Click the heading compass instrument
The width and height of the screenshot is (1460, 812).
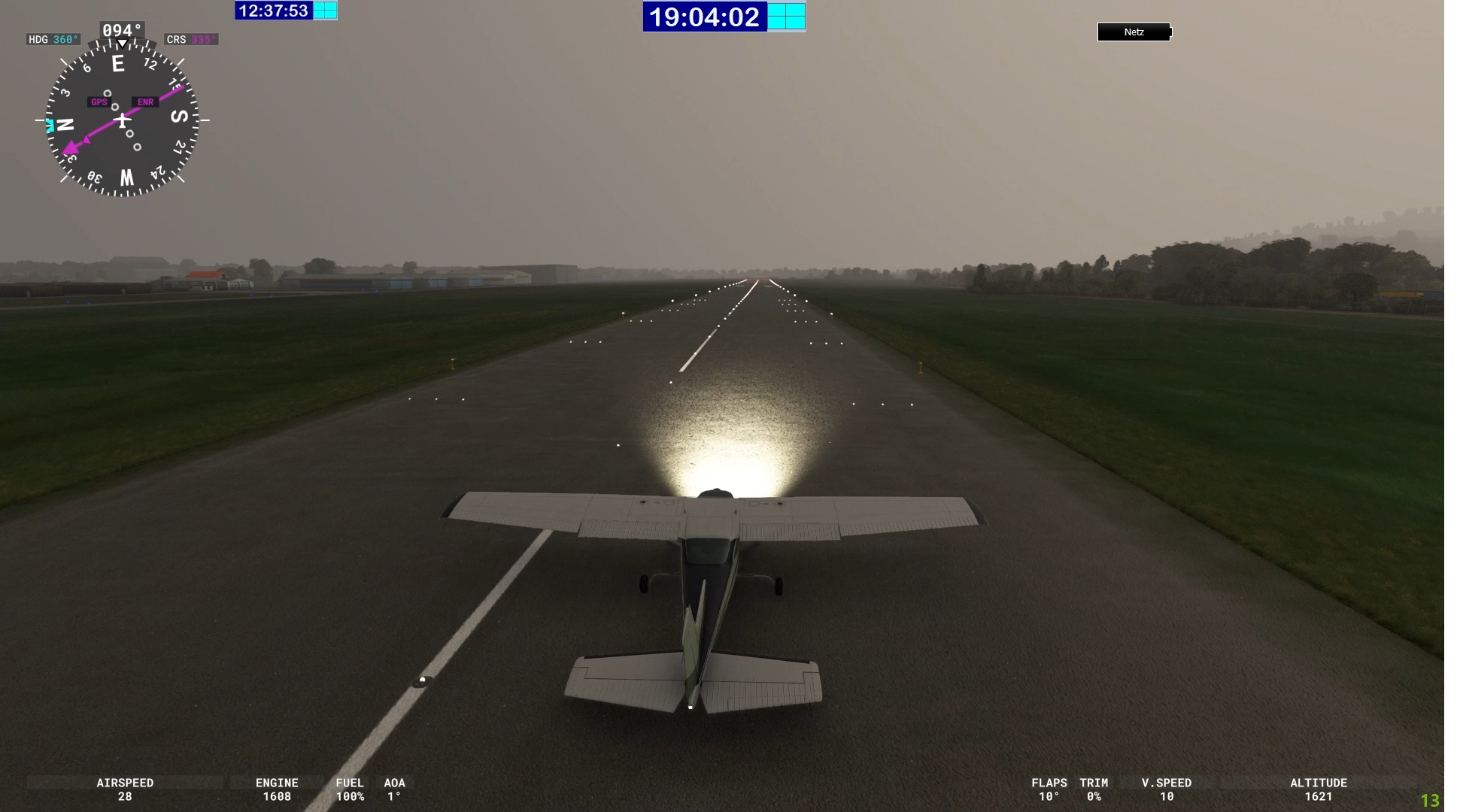pyautogui.click(x=122, y=120)
